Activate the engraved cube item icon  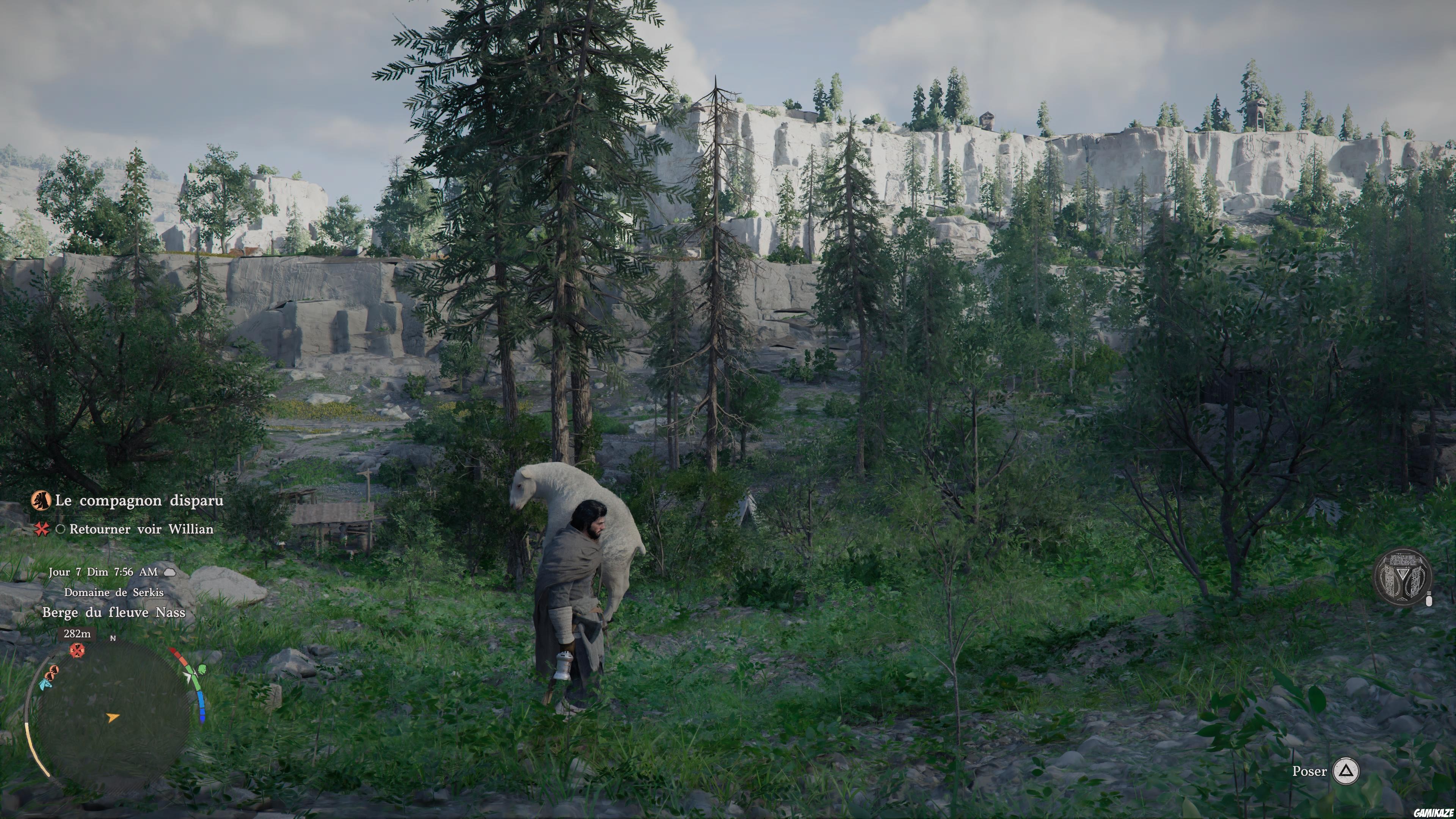coord(1403,576)
